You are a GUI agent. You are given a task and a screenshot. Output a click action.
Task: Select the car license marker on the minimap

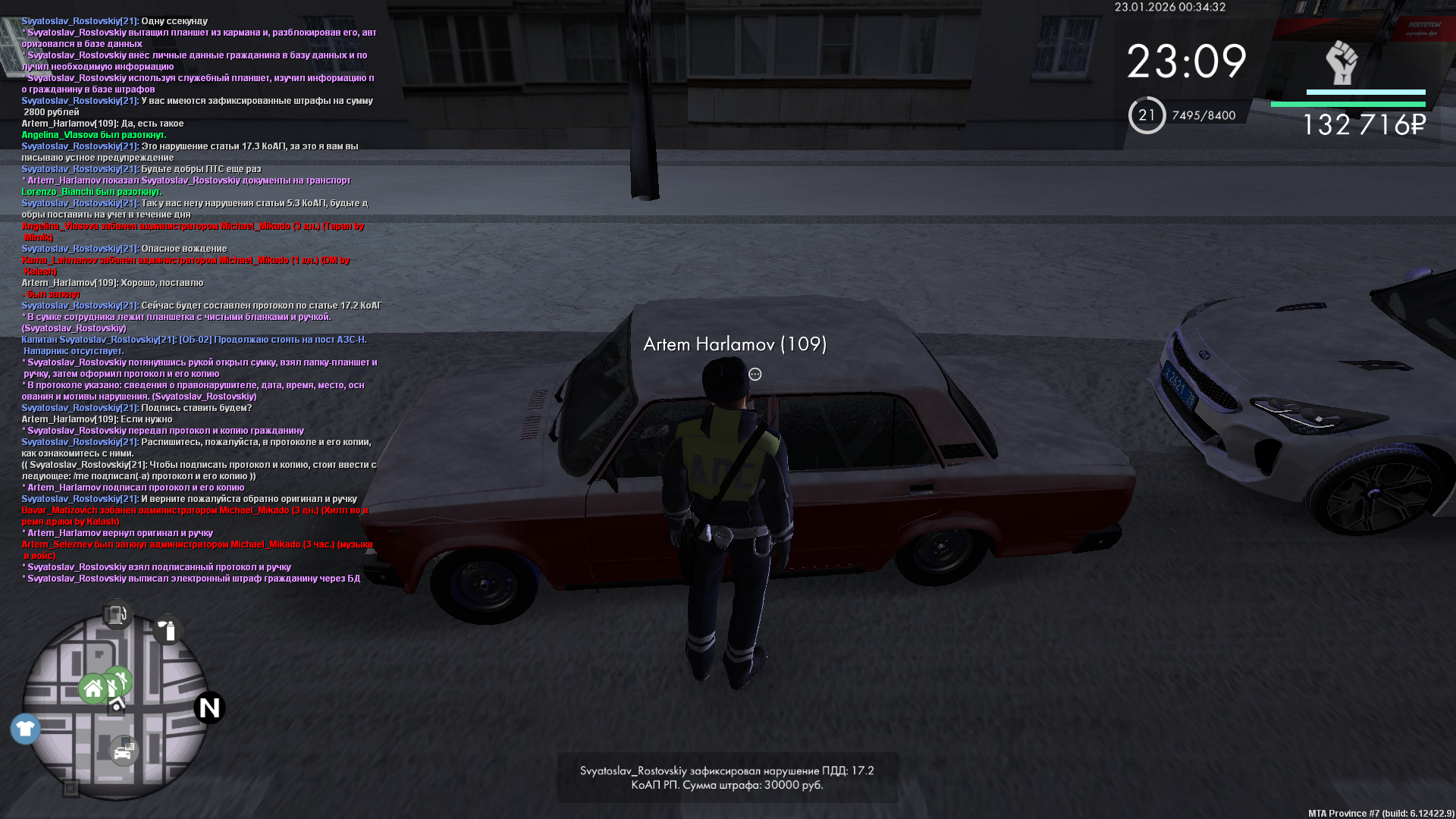click(124, 752)
